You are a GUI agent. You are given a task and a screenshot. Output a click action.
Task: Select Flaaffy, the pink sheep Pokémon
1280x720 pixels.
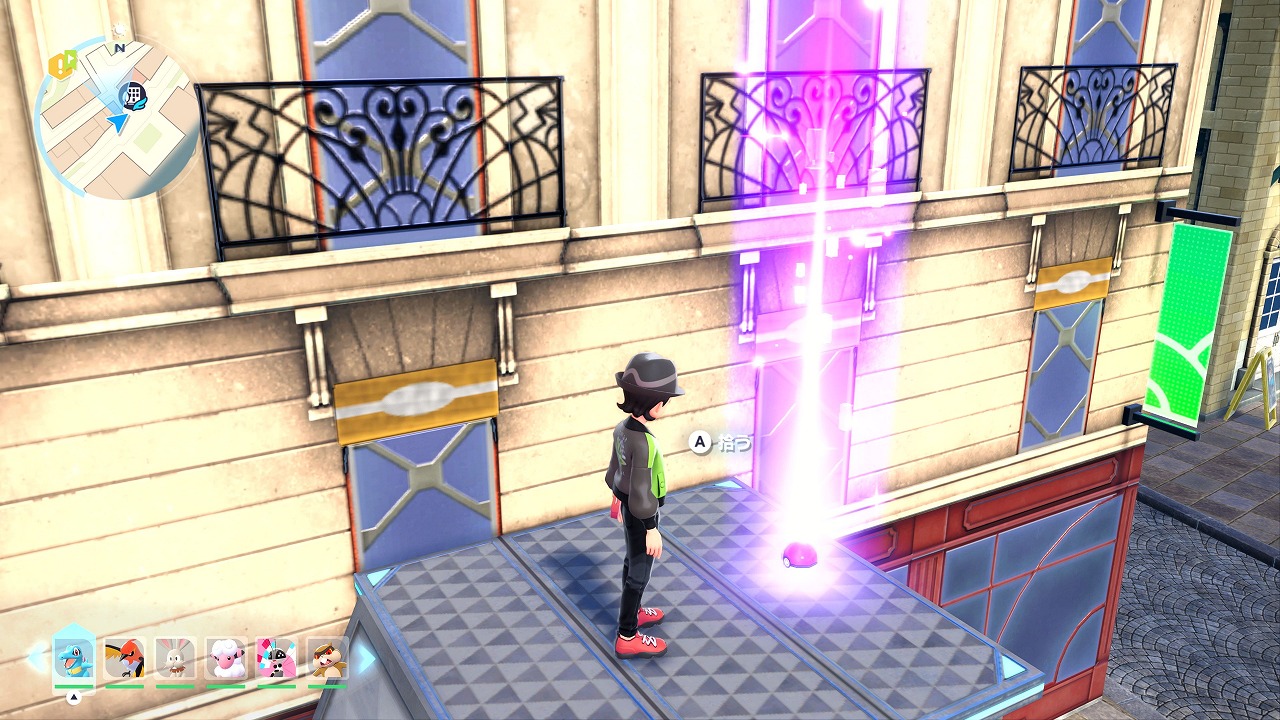[225, 657]
